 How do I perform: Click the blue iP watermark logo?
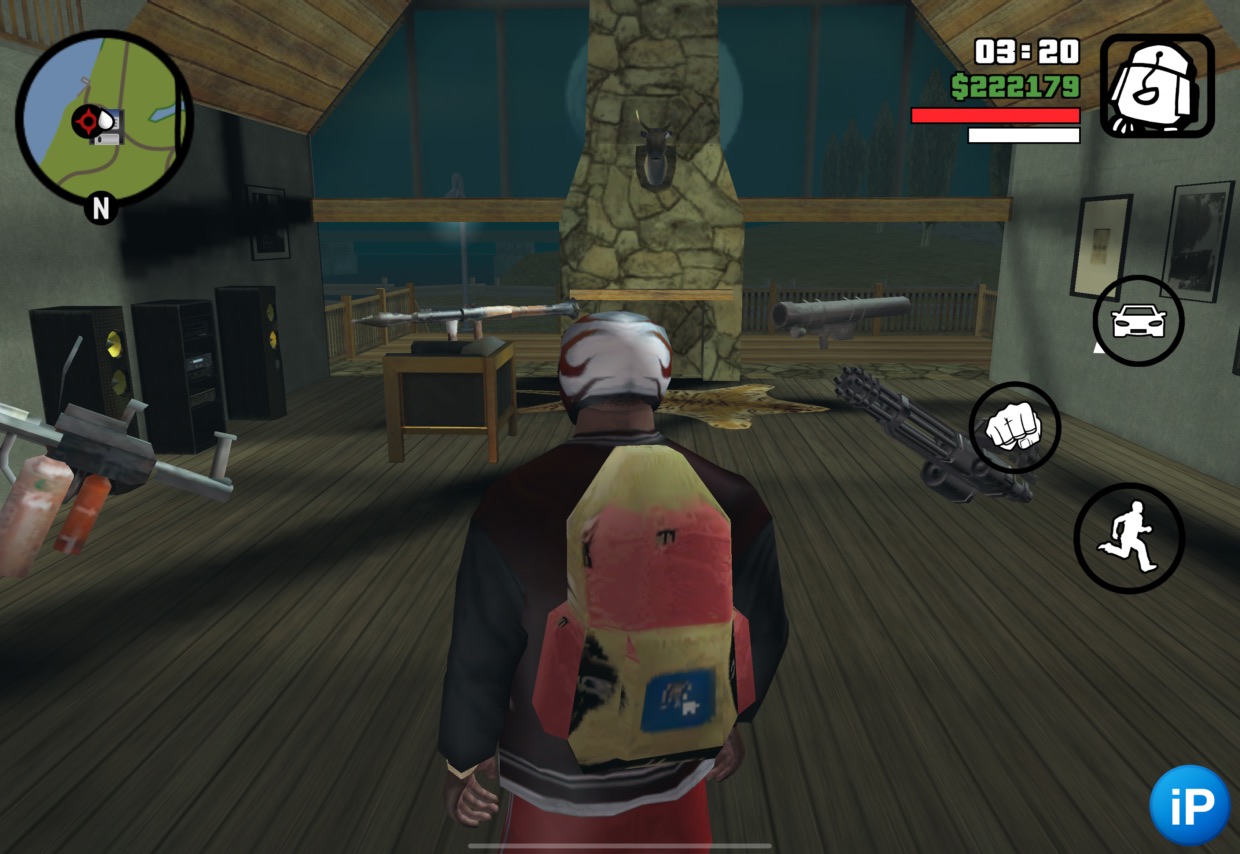(1189, 805)
